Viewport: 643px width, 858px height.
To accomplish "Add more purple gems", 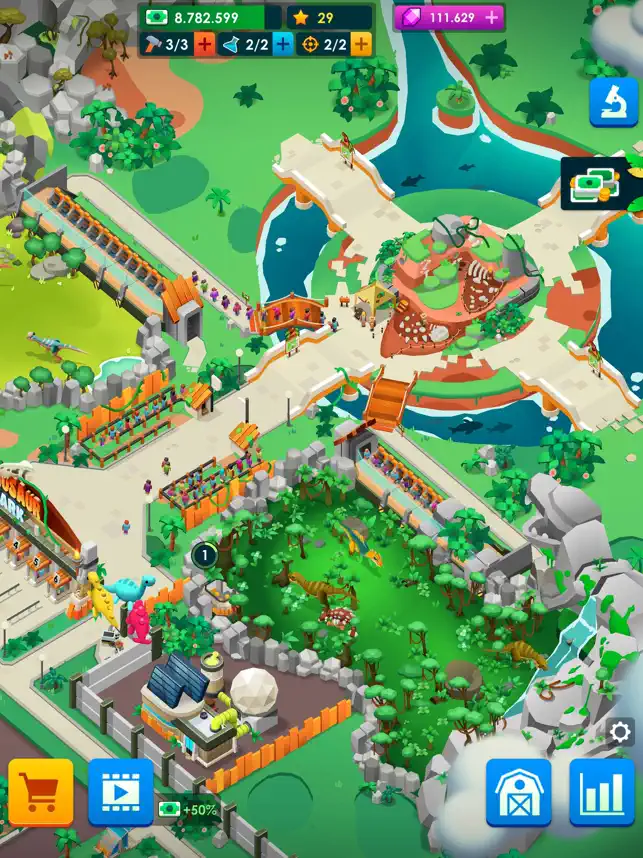I will pyautogui.click(x=492, y=18).
